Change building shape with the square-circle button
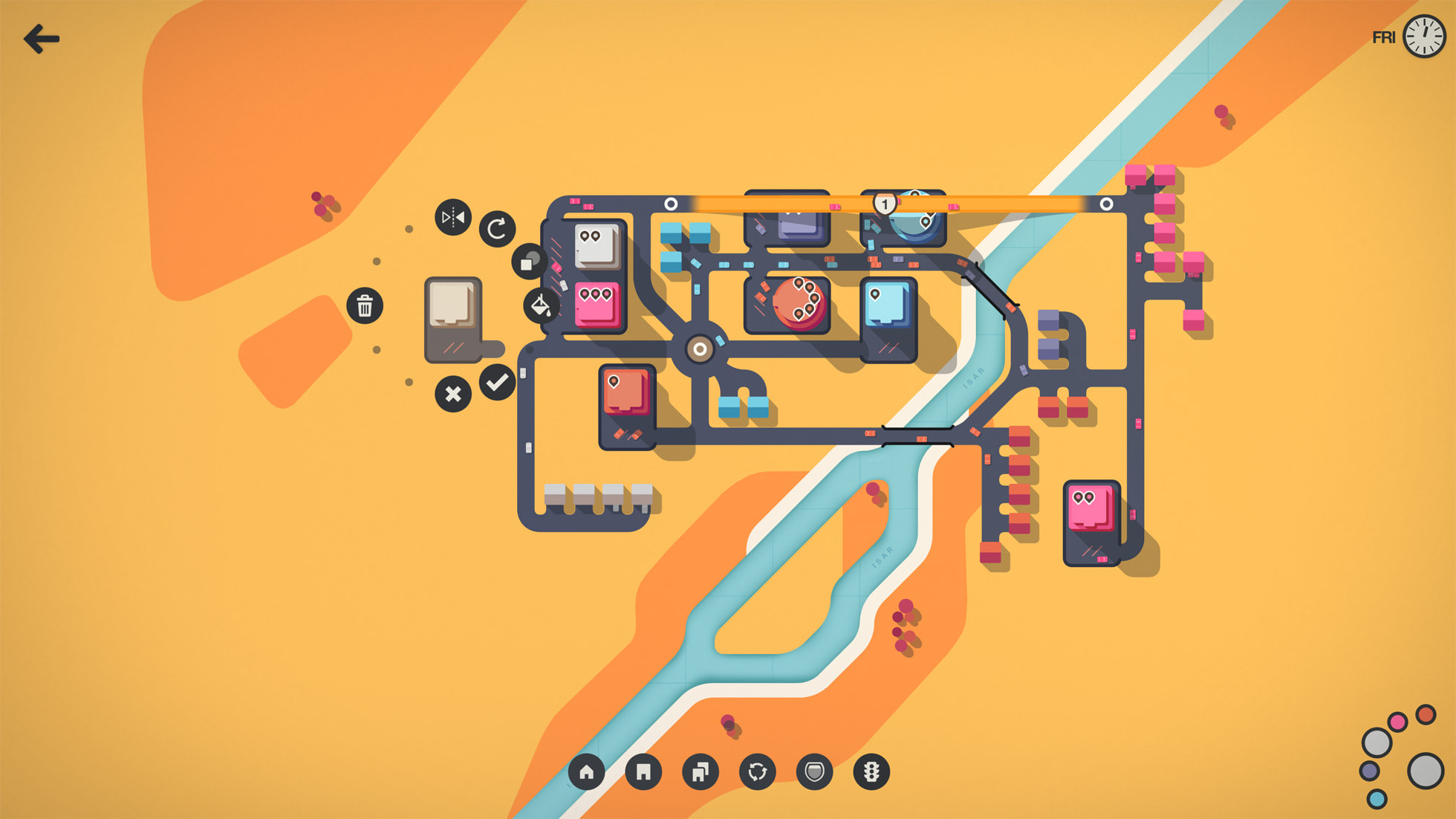 coord(529,262)
